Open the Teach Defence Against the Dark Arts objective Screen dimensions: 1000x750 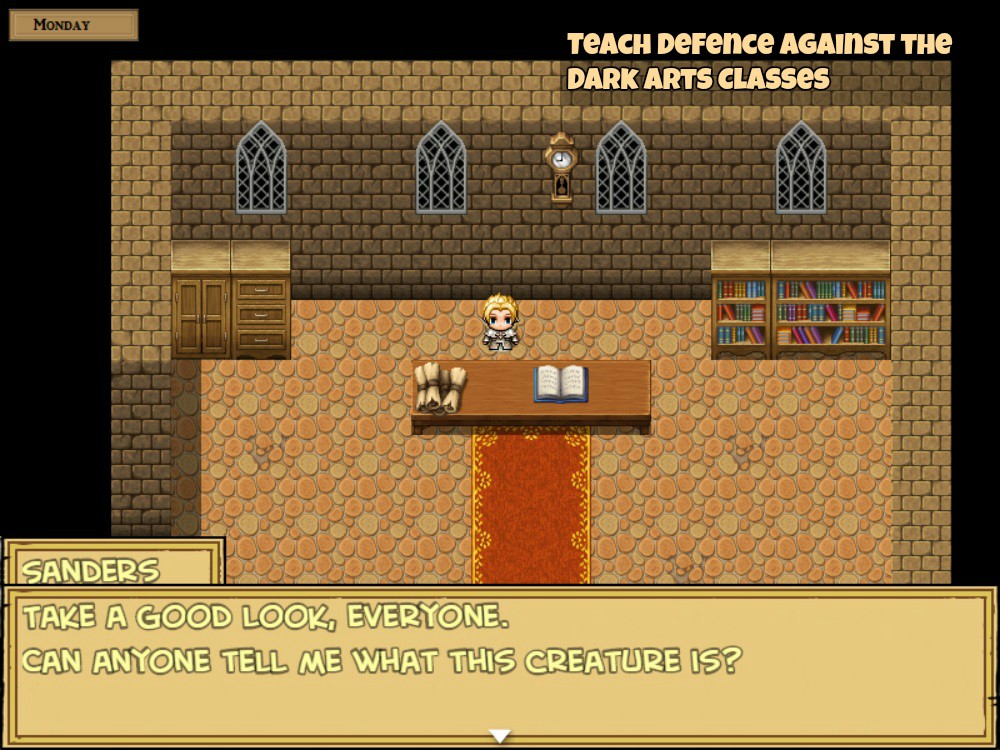759,61
